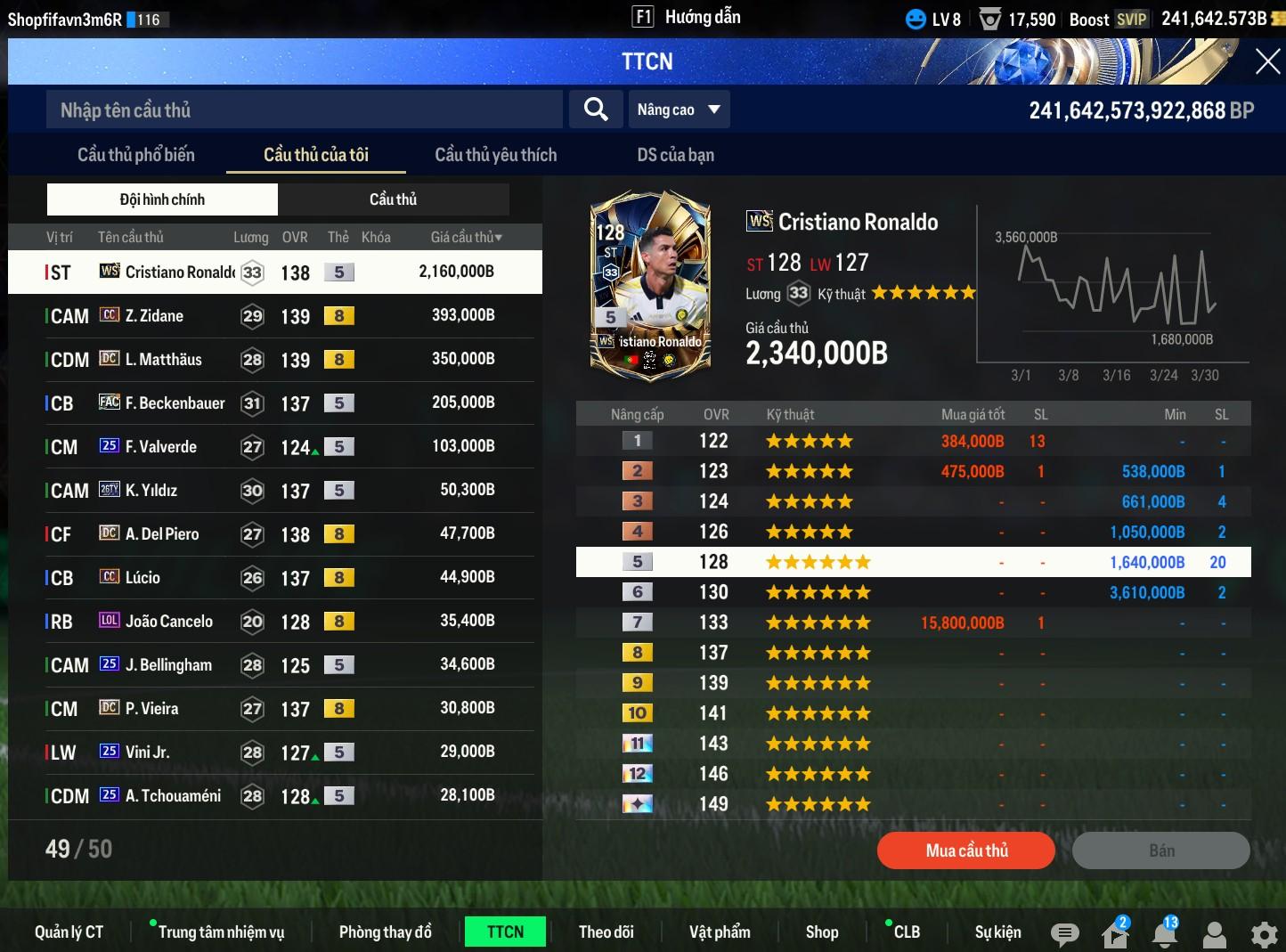Open the bell notifications icon
Viewport: 1286px width, 952px height.
pyautogui.click(x=1165, y=934)
